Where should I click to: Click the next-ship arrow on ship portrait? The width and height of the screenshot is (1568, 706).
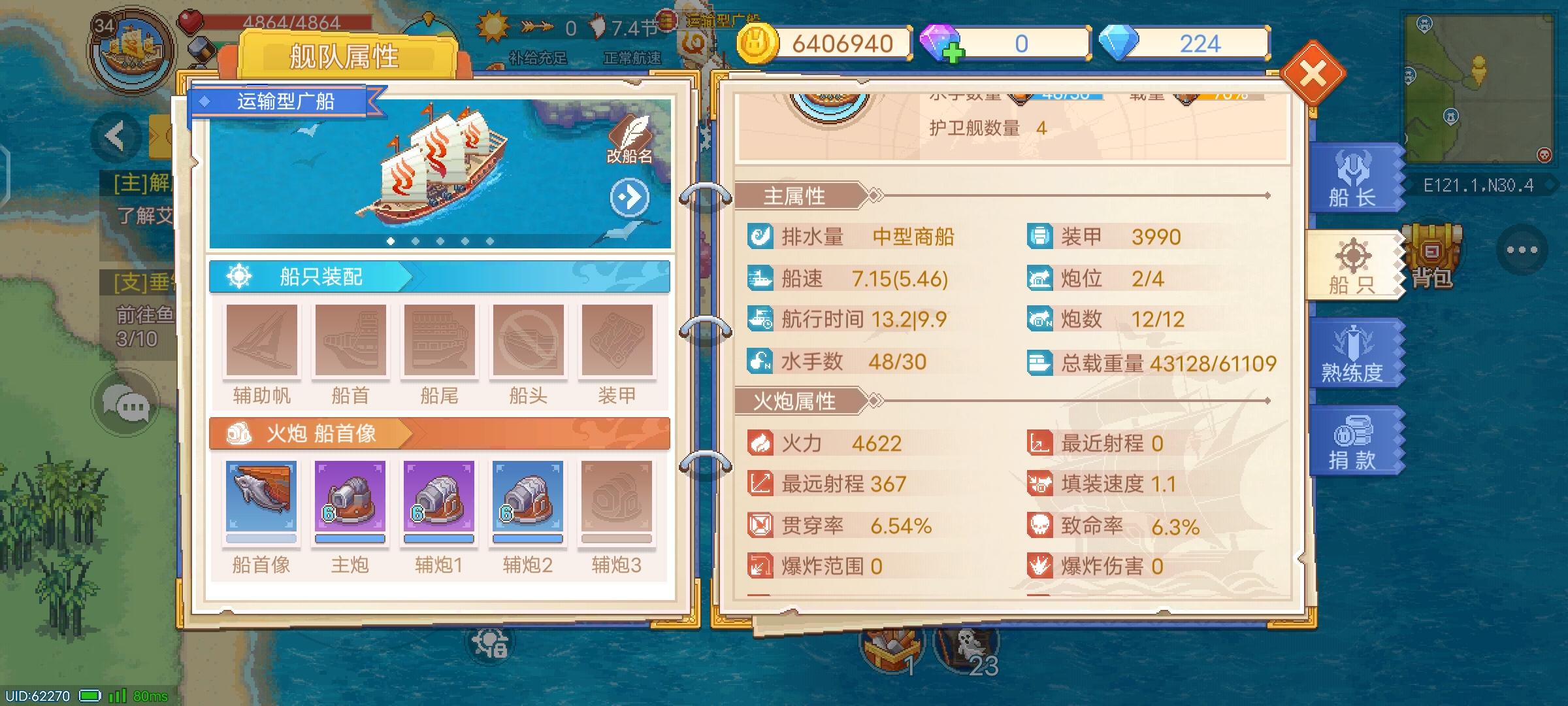(x=628, y=198)
